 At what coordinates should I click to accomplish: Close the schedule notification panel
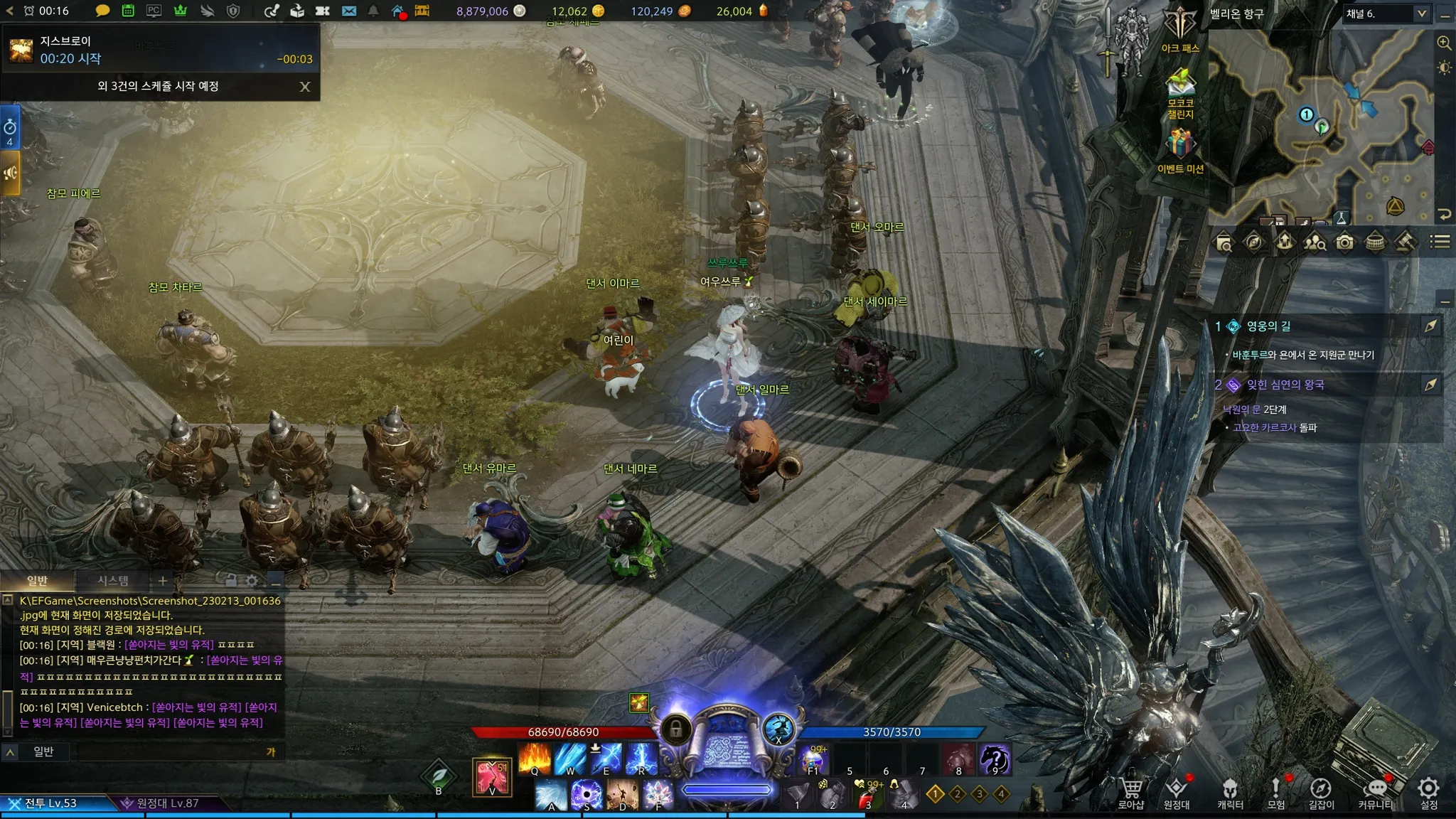305,87
